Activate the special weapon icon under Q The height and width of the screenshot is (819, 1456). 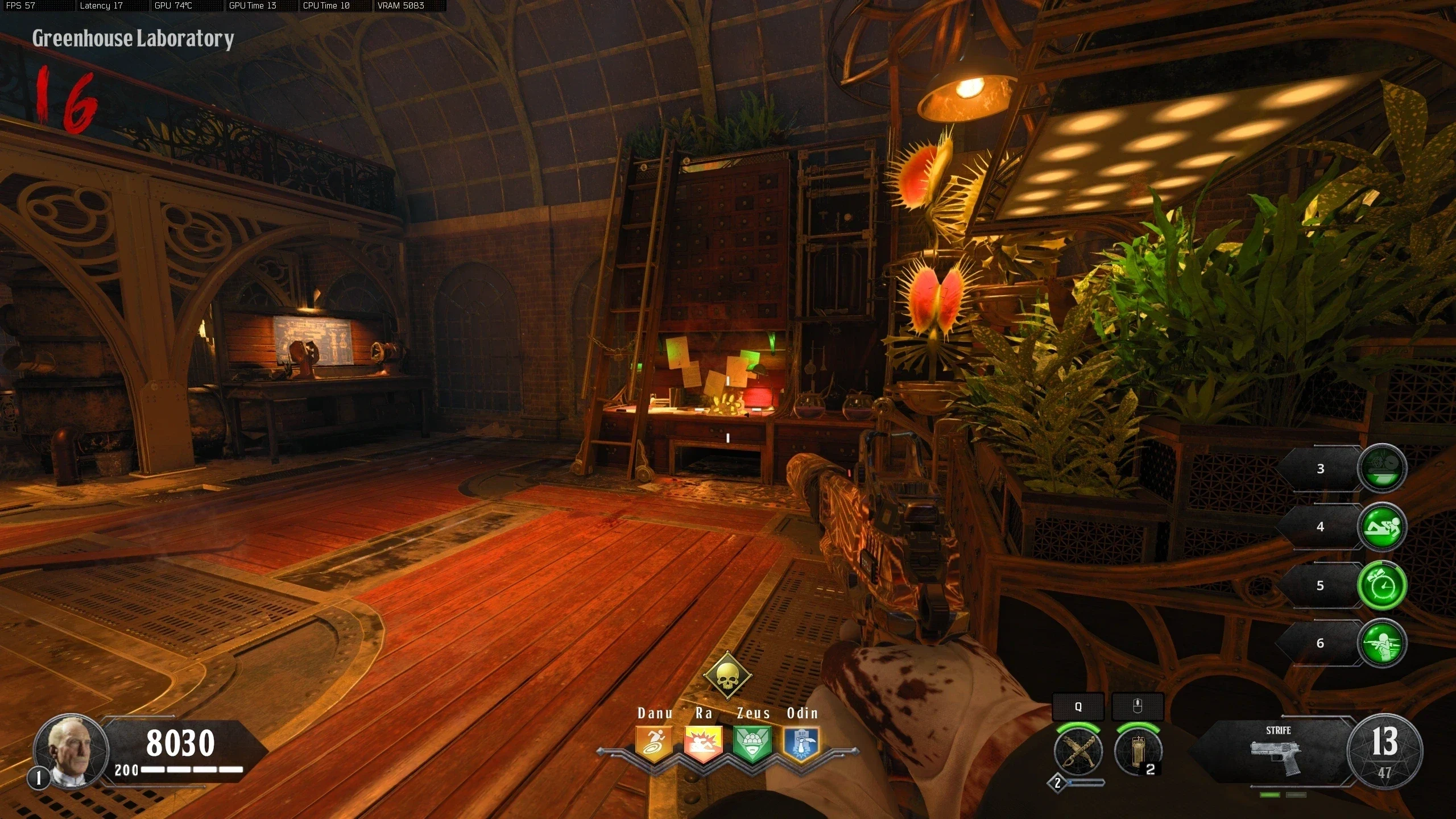point(1078,751)
